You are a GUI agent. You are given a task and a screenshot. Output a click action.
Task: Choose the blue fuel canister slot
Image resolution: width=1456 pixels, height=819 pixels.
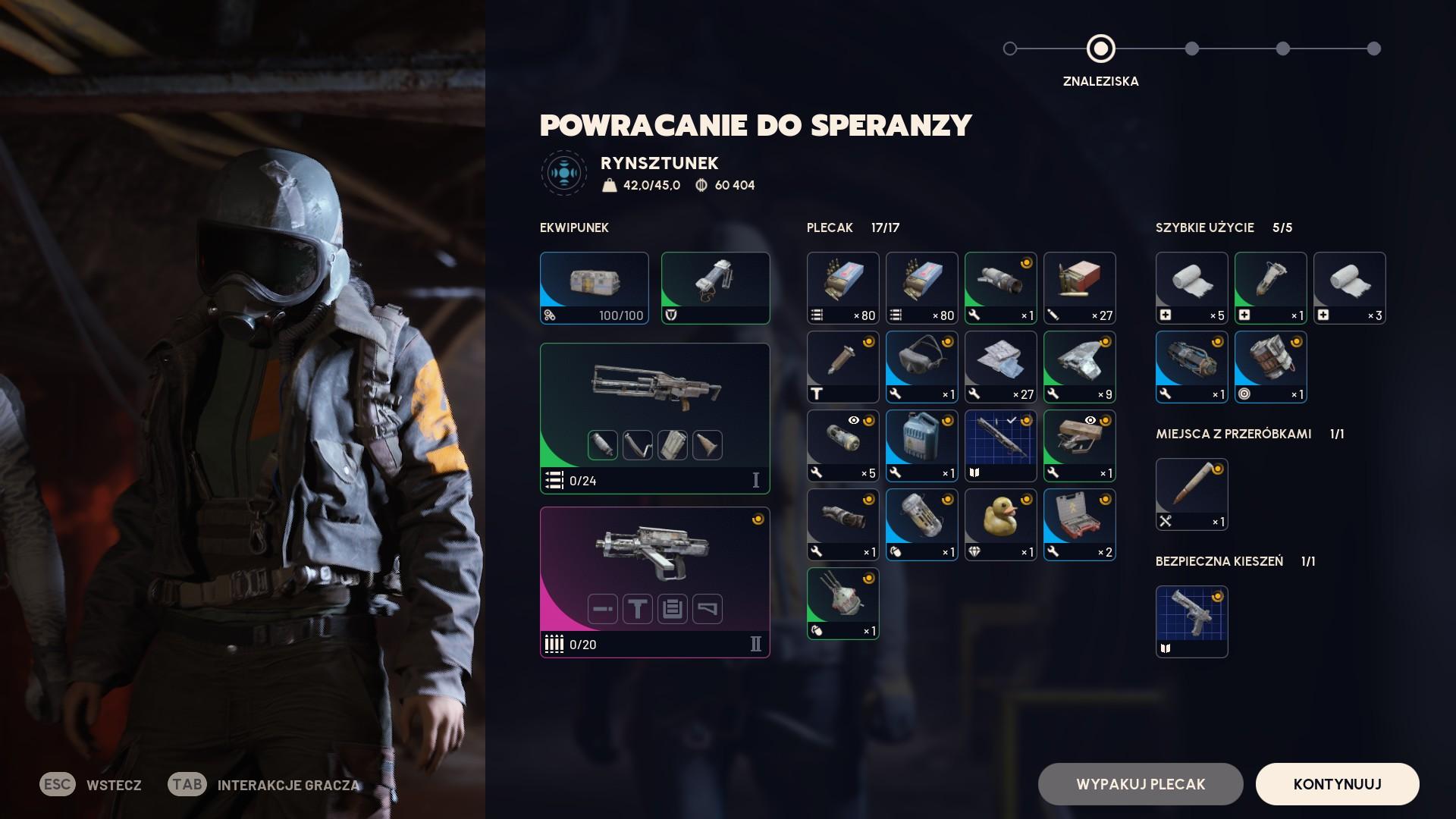tap(921, 445)
